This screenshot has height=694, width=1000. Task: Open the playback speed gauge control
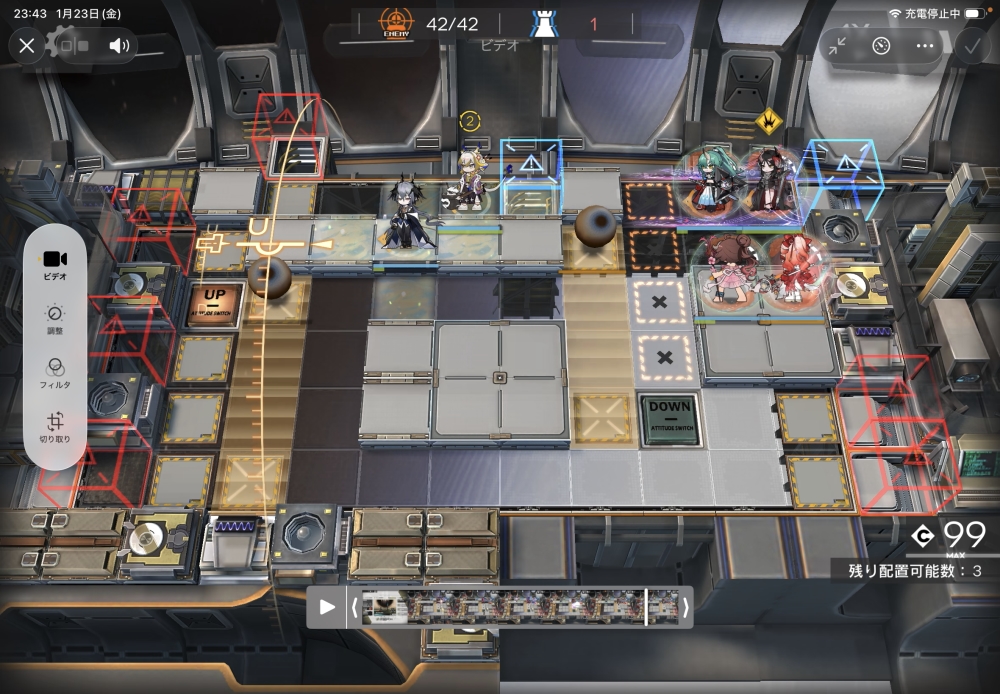pos(881,45)
